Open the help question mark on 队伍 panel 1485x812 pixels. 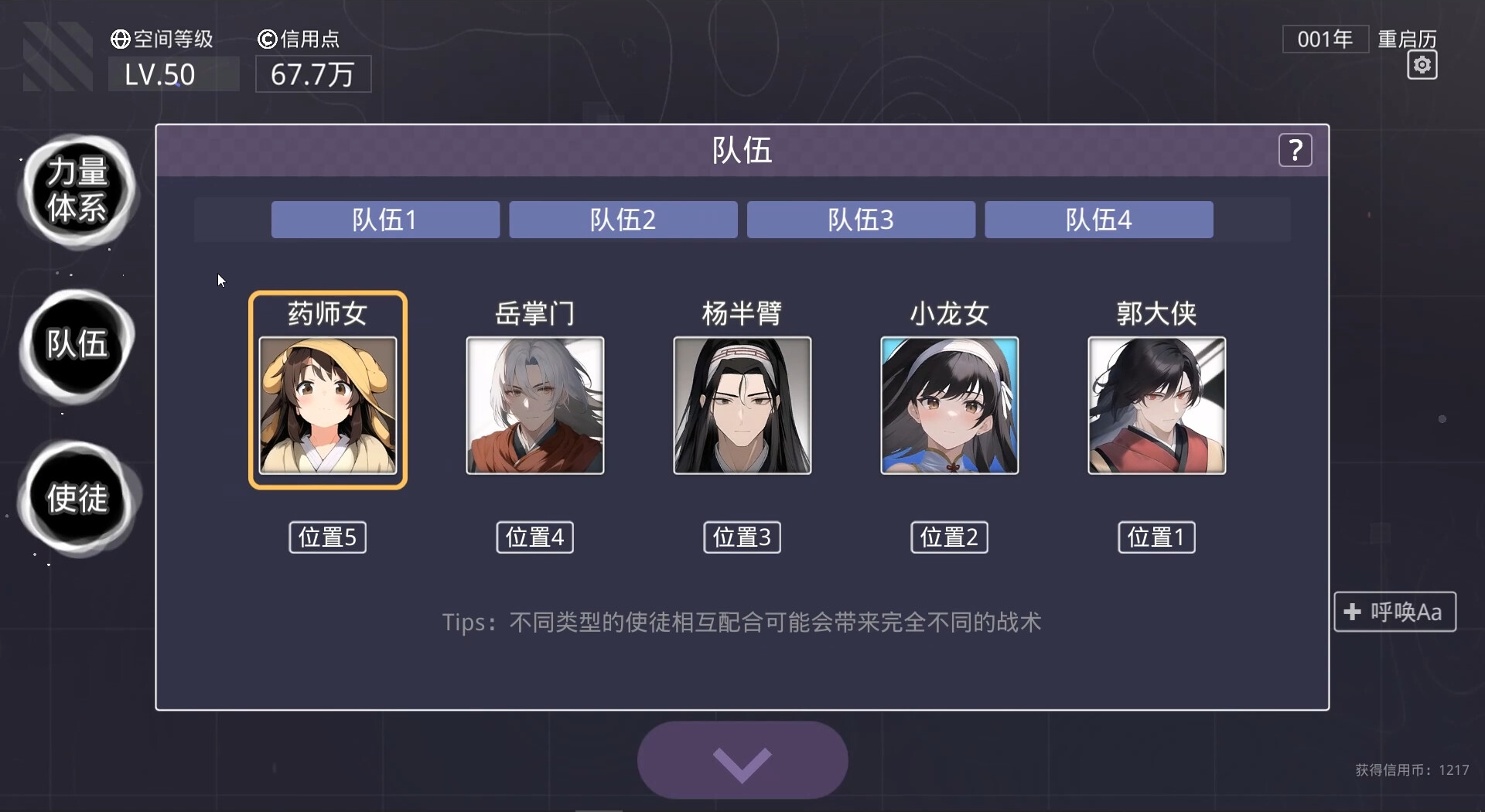click(1296, 150)
